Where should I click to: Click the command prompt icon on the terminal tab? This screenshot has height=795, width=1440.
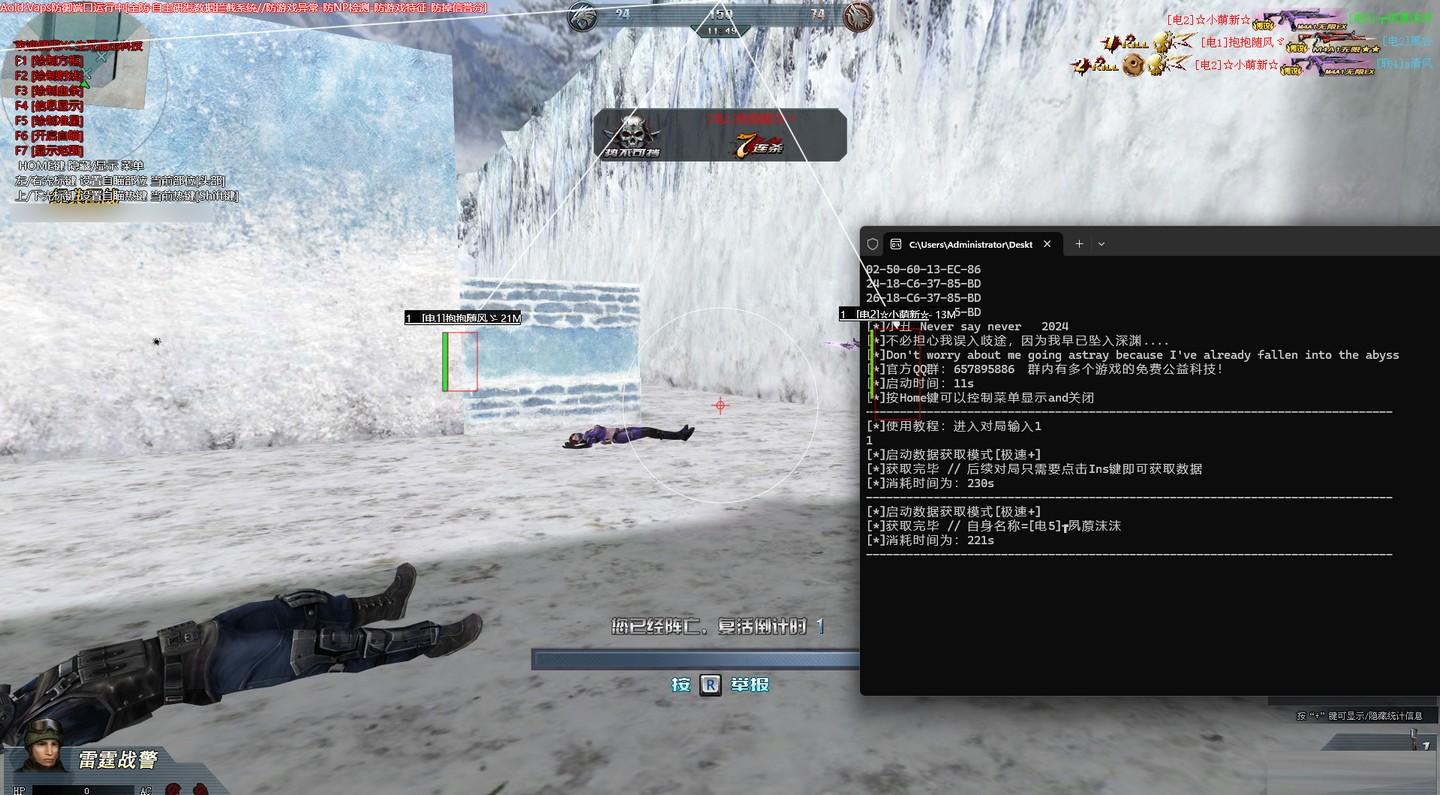(895, 244)
